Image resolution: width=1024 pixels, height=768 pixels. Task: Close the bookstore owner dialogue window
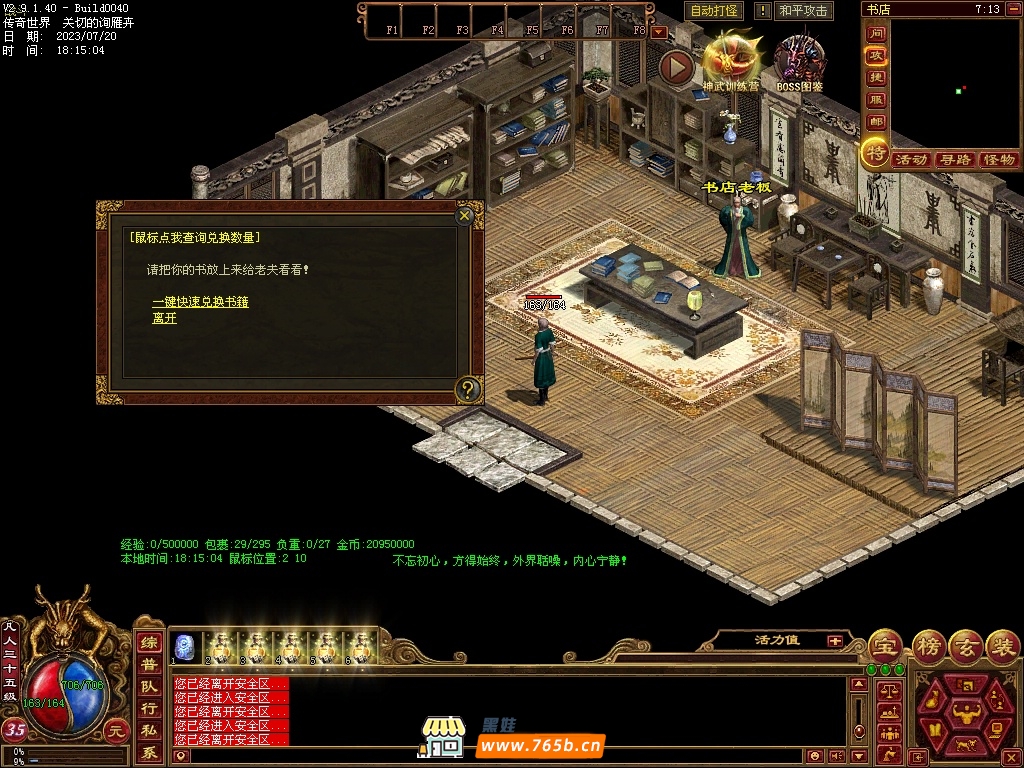[464, 215]
